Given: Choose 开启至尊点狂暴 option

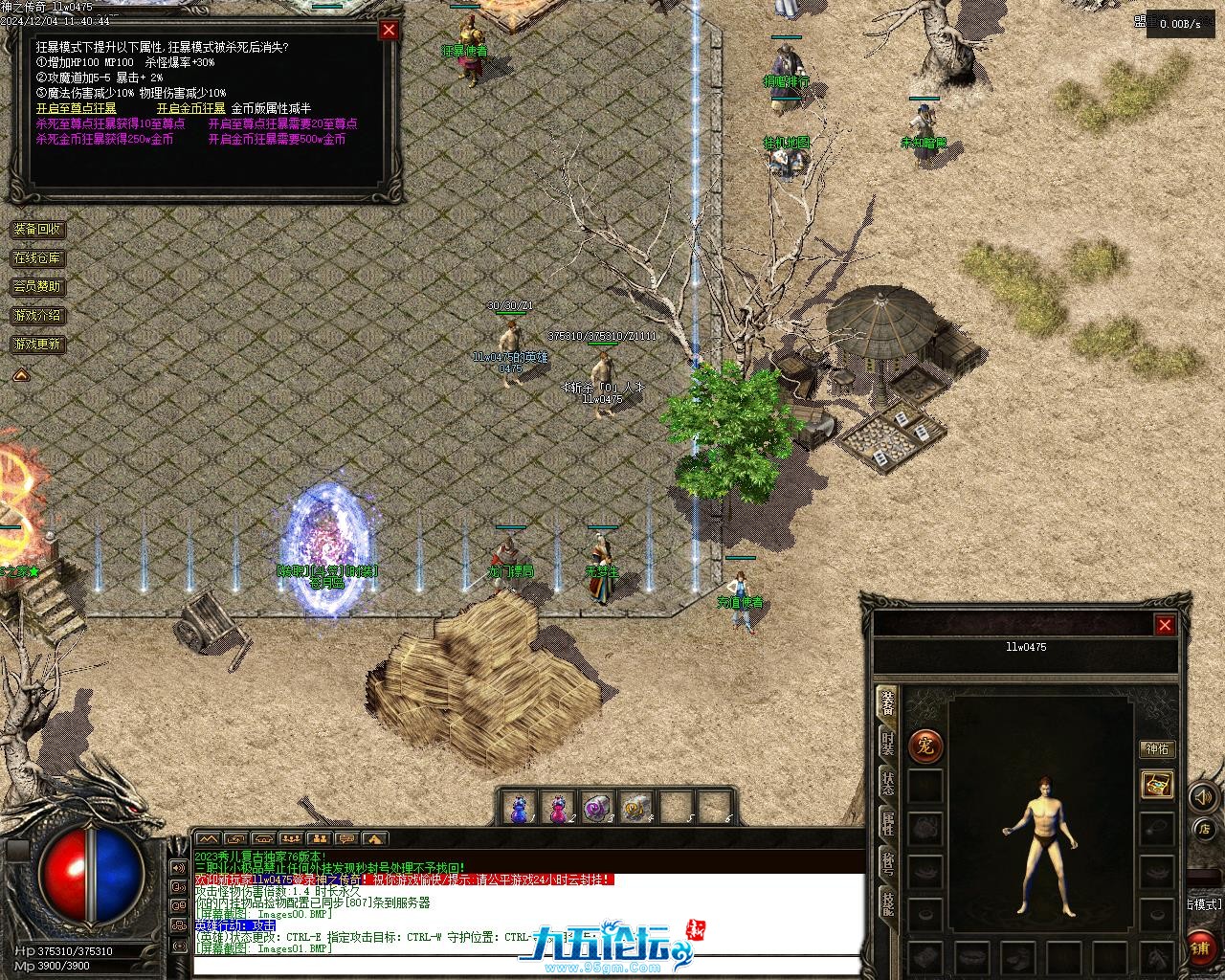Looking at the screenshot, I should [x=77, y=108].
